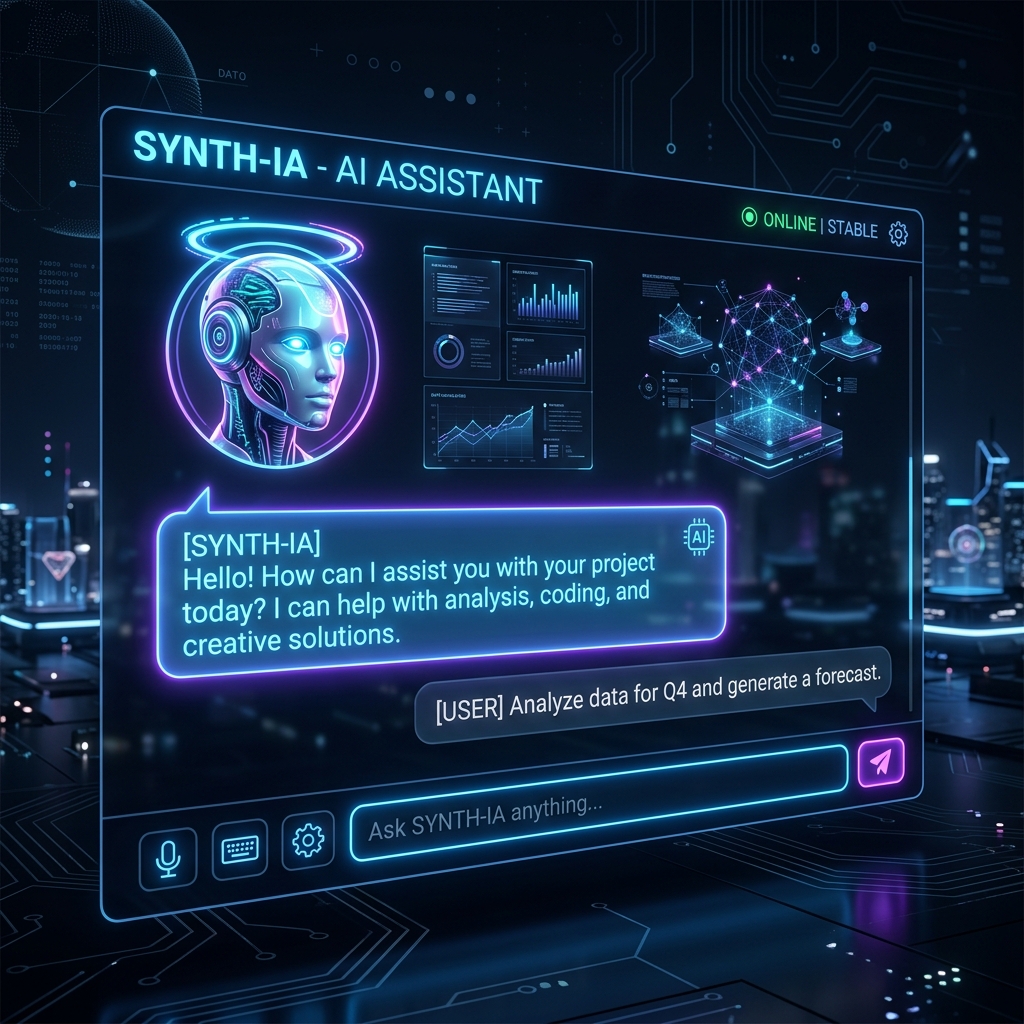The image size is (1024, 1024).
Task: Open the gear icon next to ONLINE | STABLE
Action: [x=898, y=234]
